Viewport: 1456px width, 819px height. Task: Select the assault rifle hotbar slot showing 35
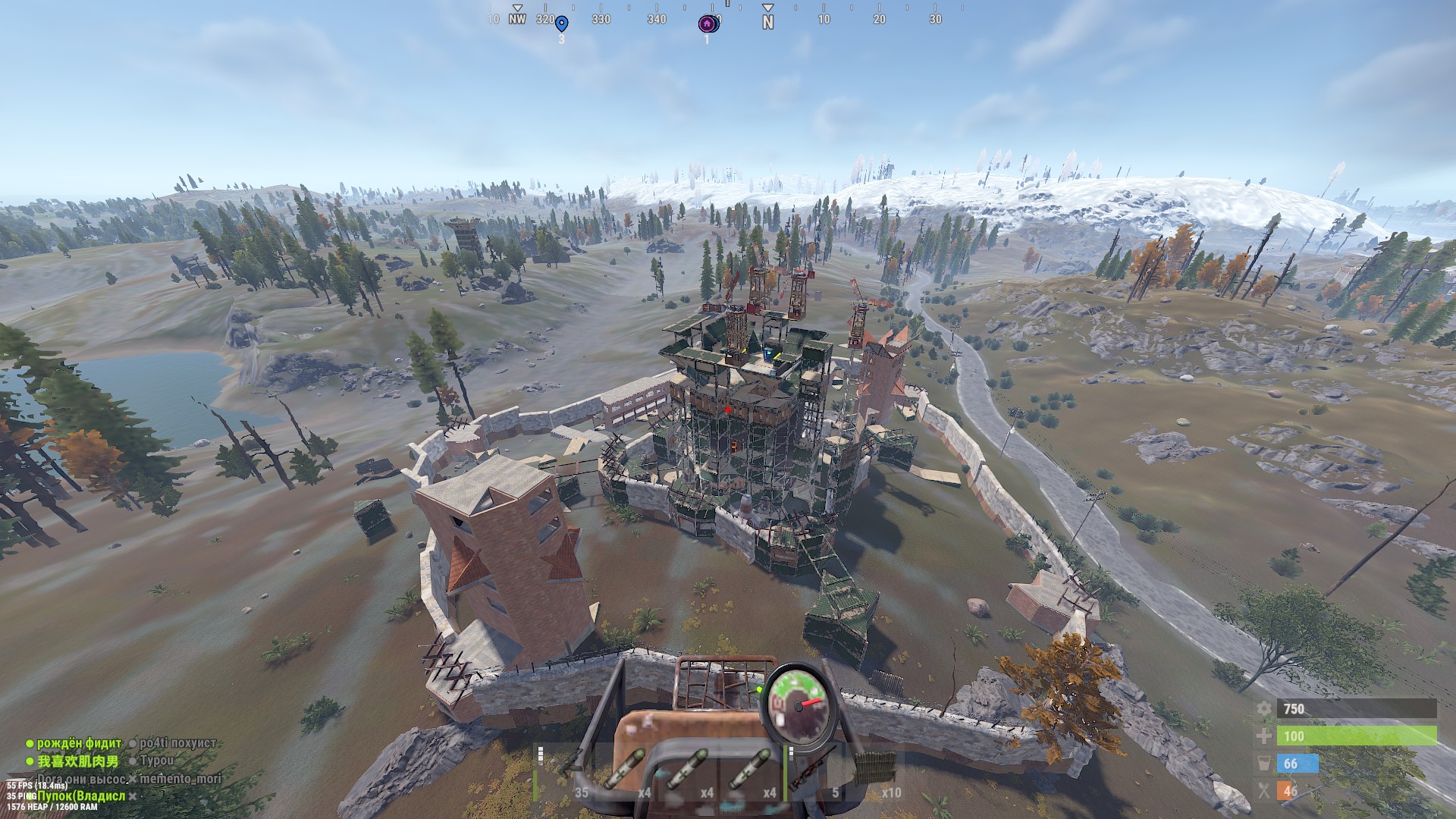pos(566,773)
